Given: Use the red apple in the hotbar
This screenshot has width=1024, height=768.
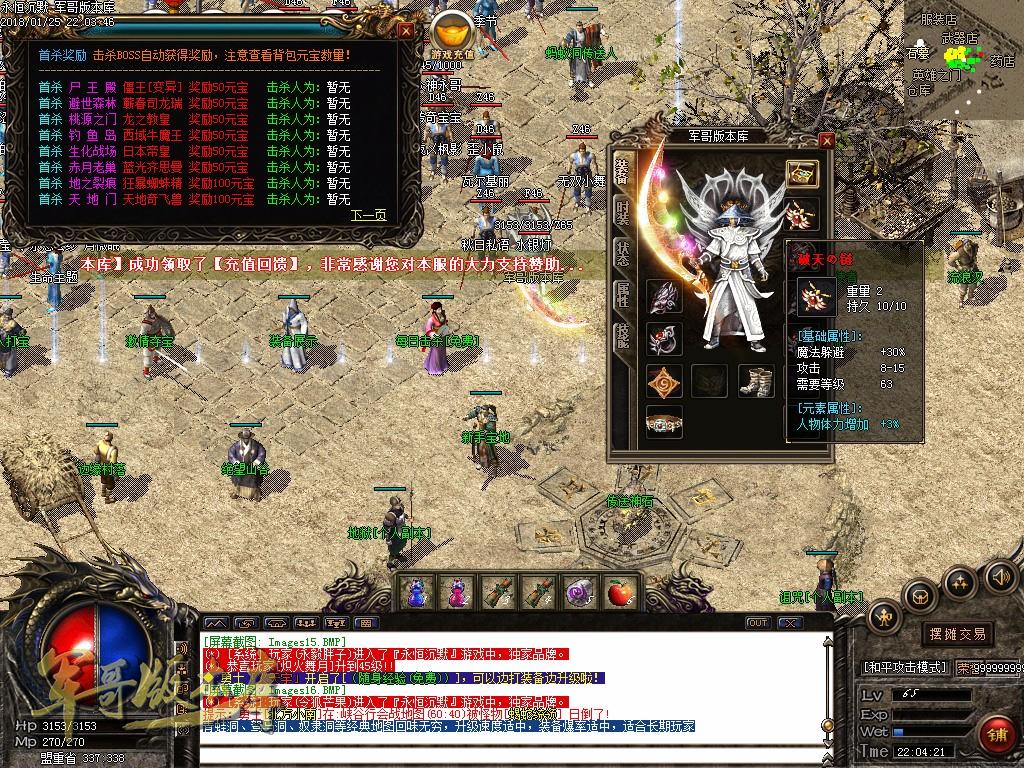Looking at the screenshot, I should tap(620, 593).
